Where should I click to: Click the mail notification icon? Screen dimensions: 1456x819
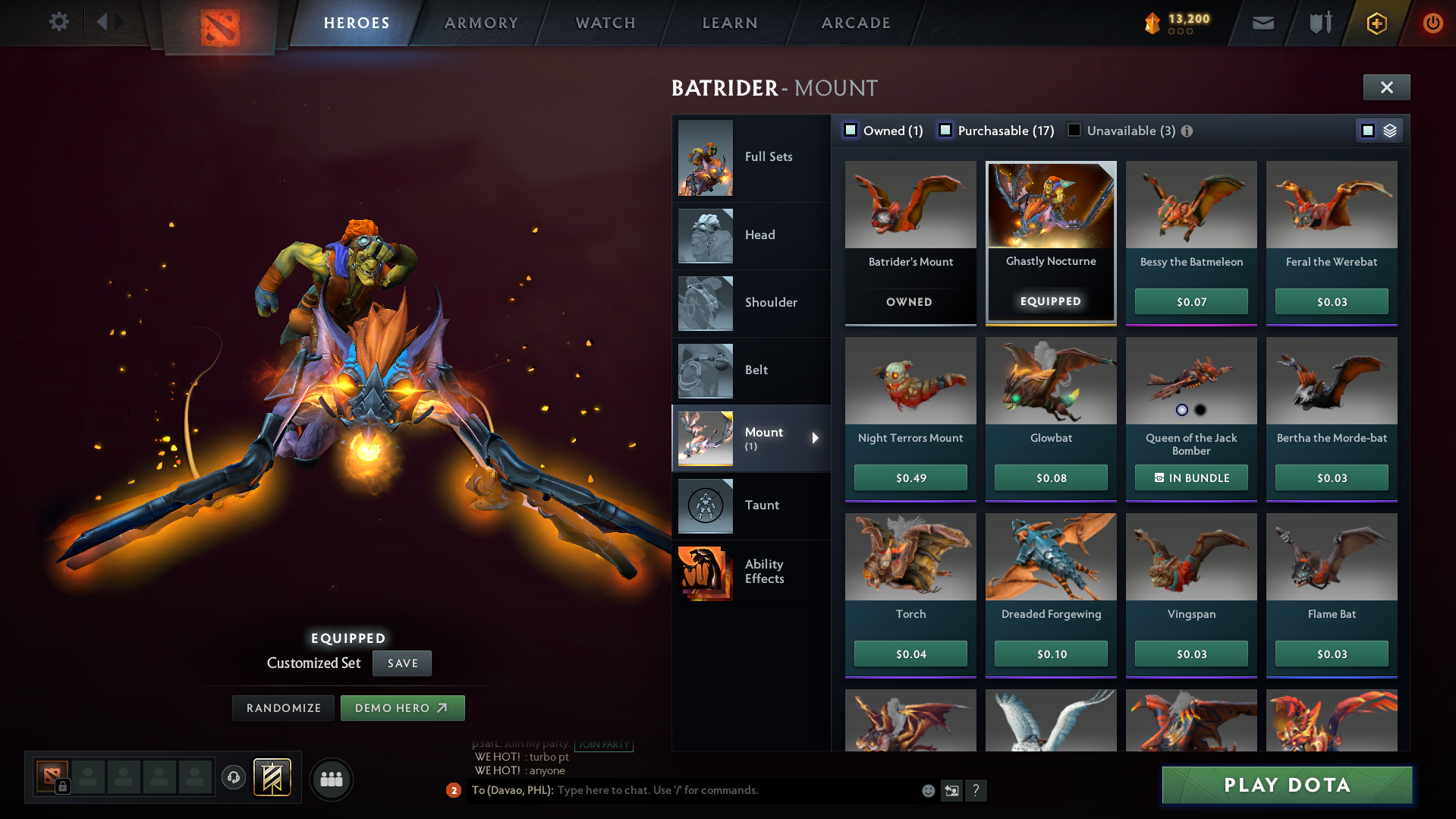(1262, 23)
